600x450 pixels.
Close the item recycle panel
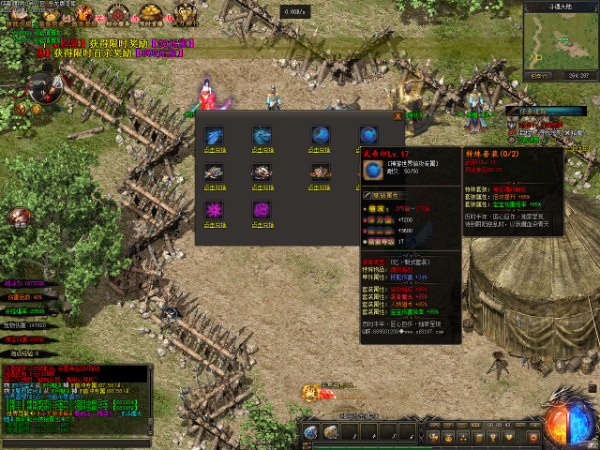(398, 115)
